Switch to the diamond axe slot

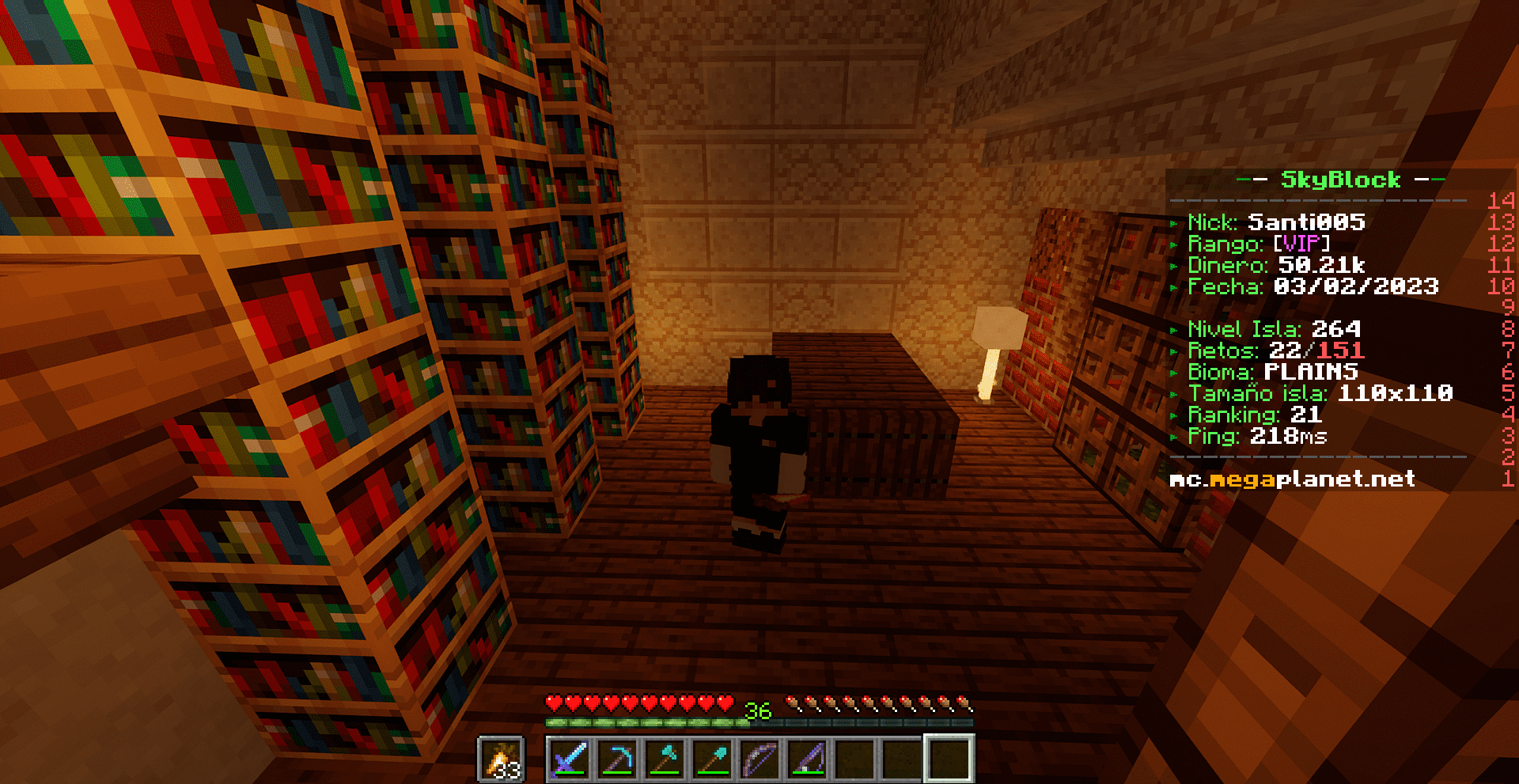pos(665,759)
